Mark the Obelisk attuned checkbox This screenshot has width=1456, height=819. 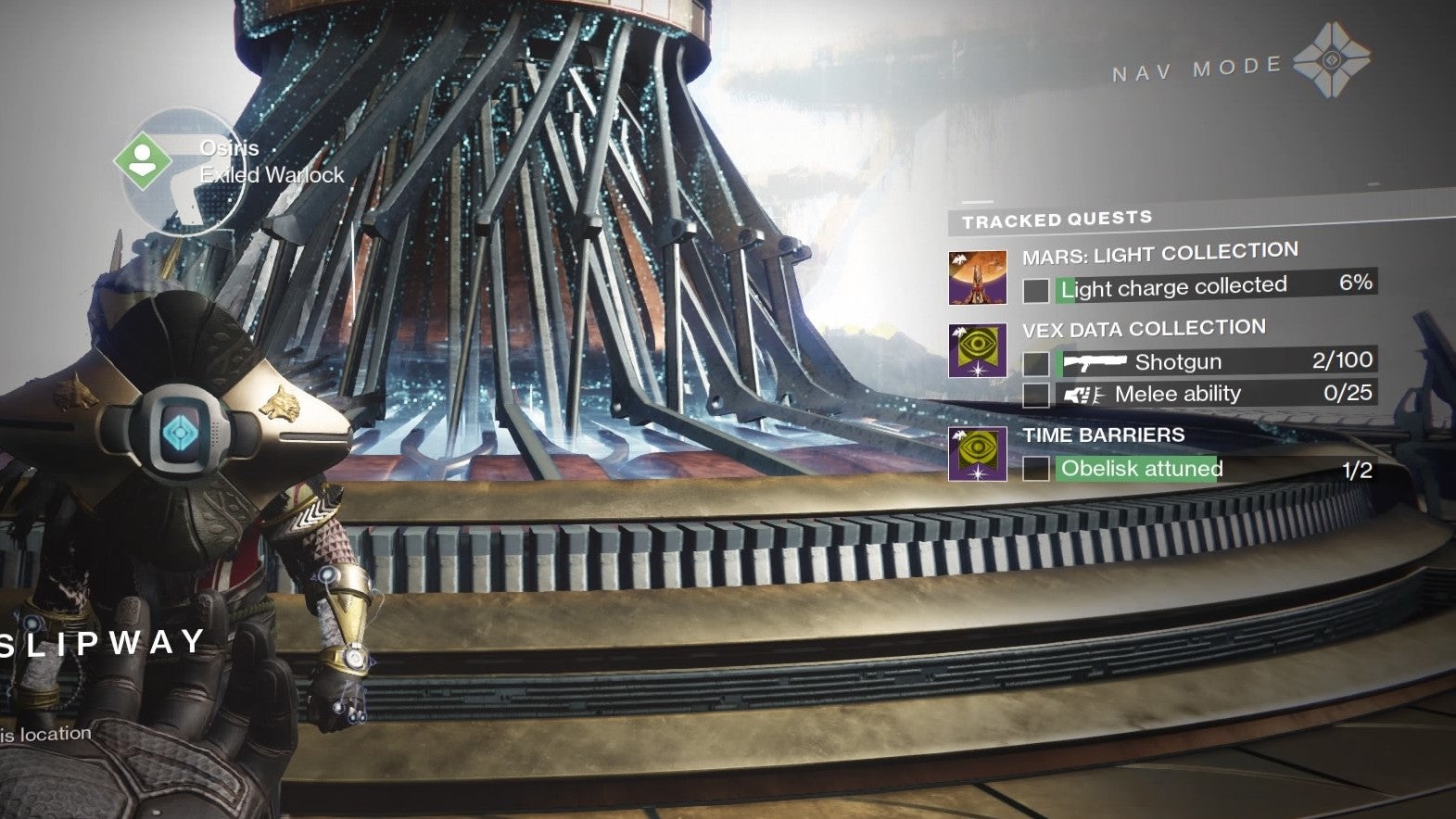click(x=1035, y=469)
